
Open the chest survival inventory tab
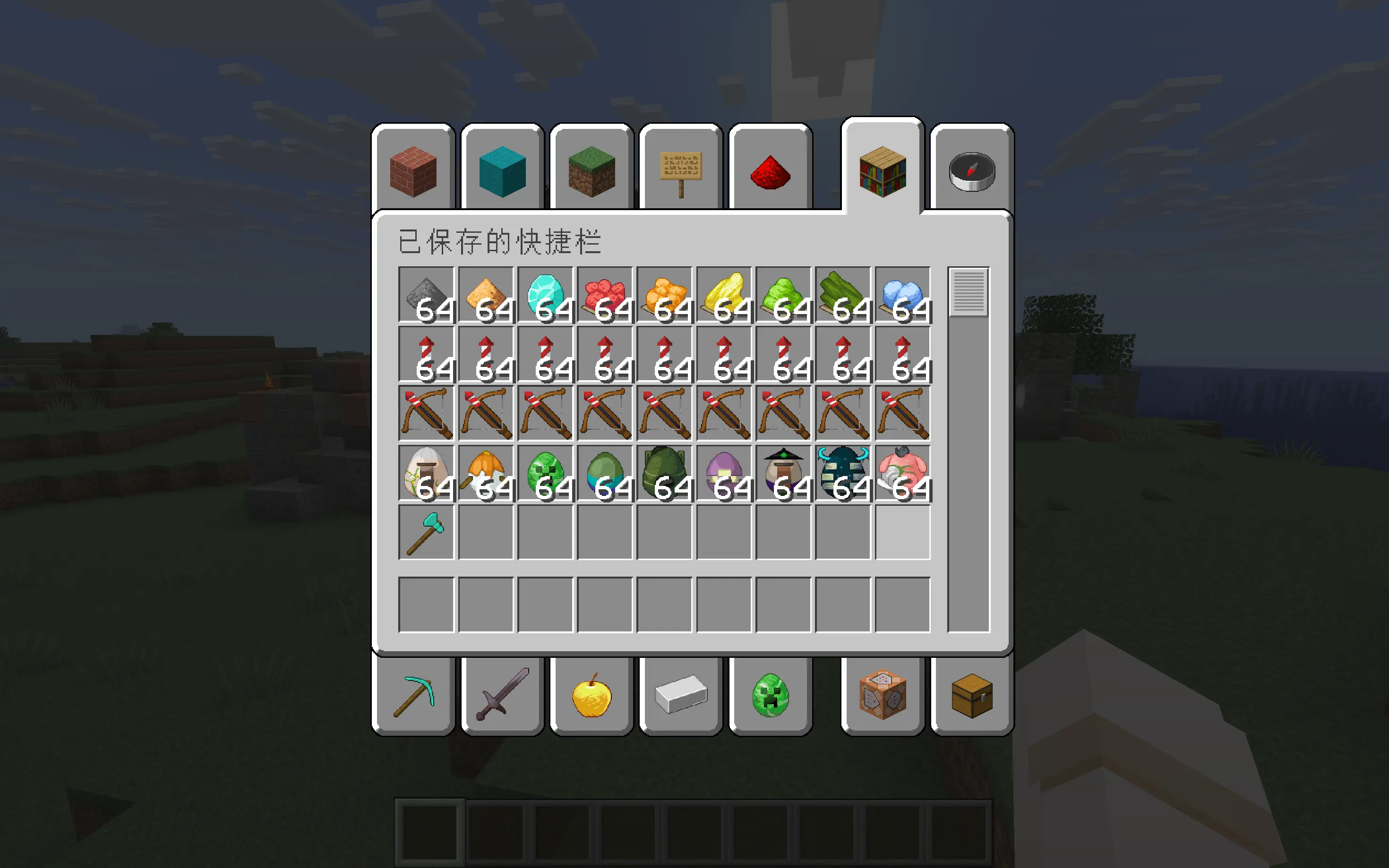(971, 696)
